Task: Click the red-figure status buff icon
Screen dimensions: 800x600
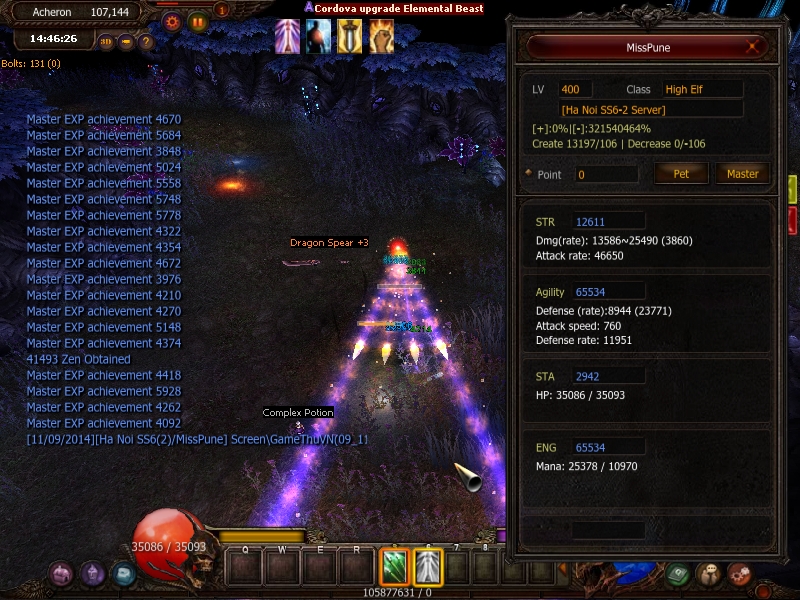Action: 319,36
